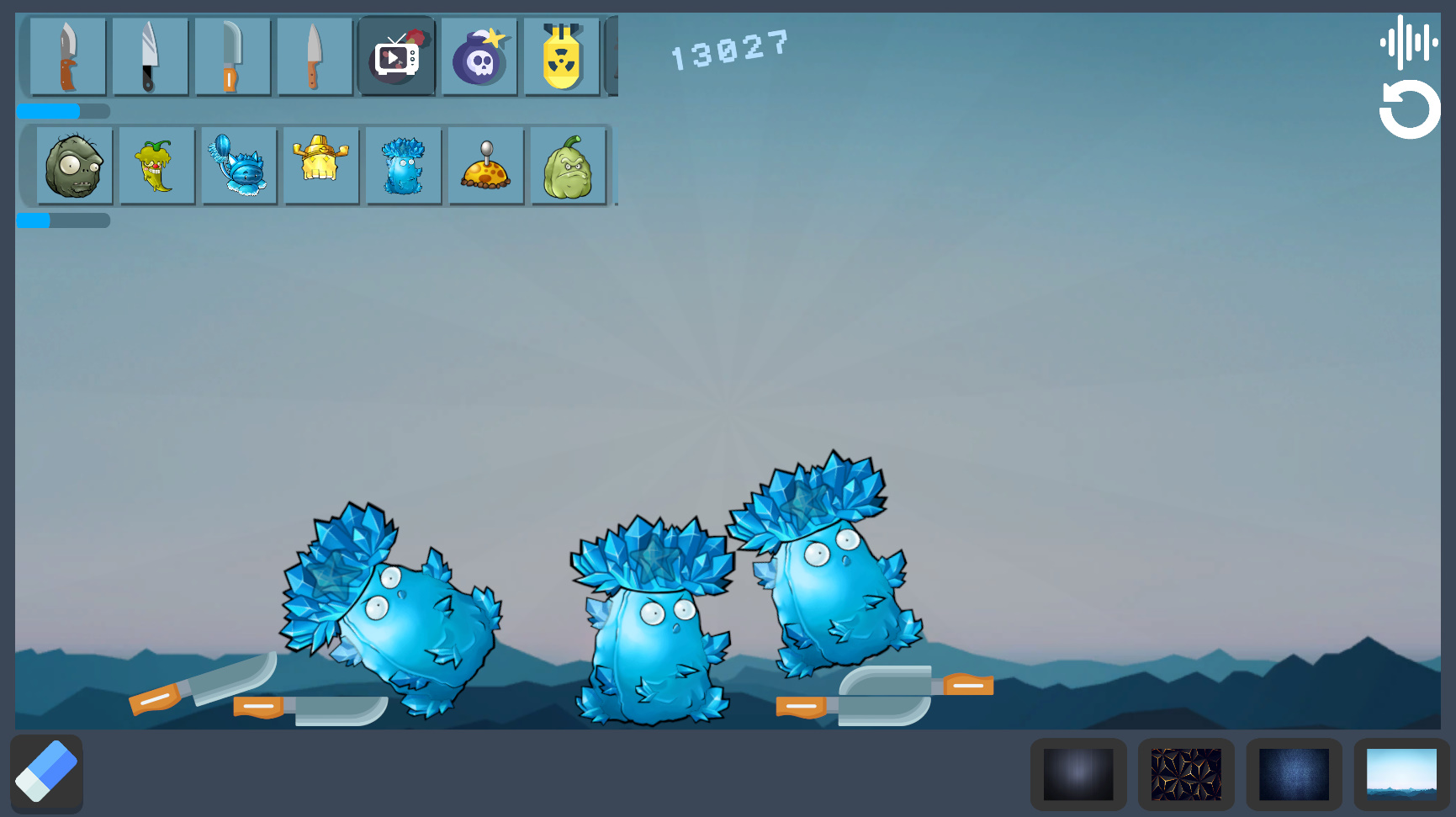This screenshot has height=817, width=1456.
Task: Switch to the grumpy squash character
Action: [569, 165]
